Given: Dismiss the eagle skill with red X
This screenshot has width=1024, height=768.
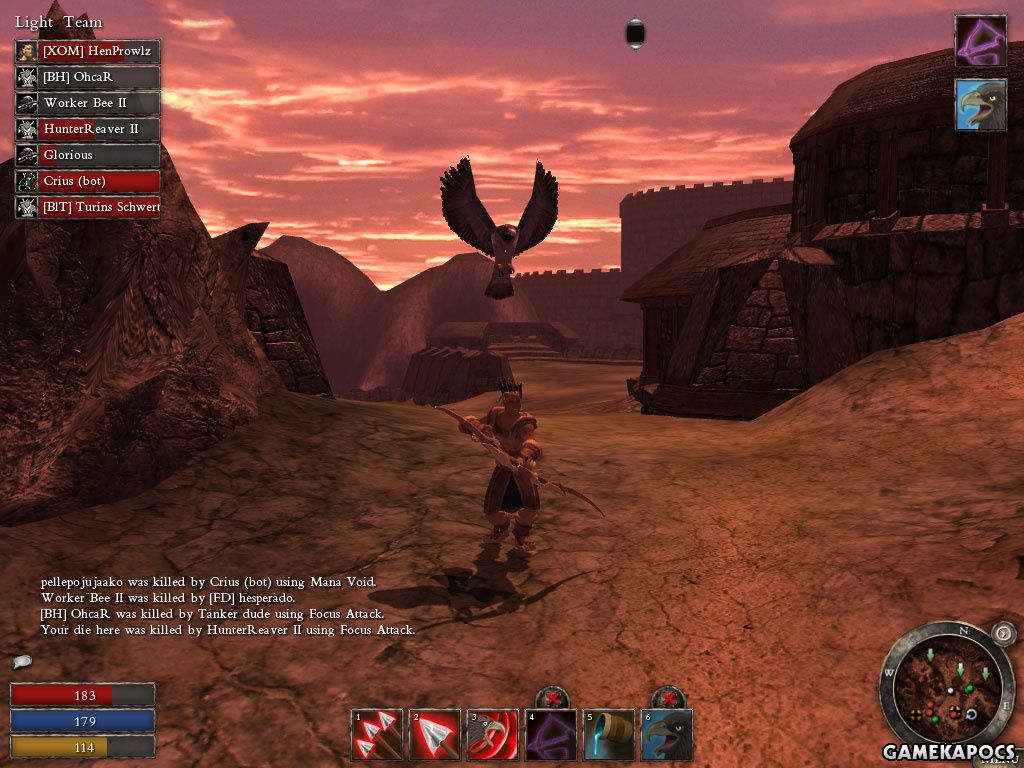Looking at the screenshot, I should click(x=667, y=698).
